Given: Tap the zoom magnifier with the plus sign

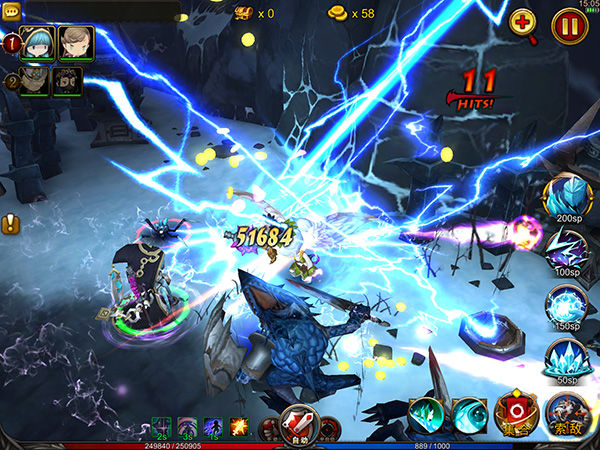Looking at the screenshot, I should 523,24.
